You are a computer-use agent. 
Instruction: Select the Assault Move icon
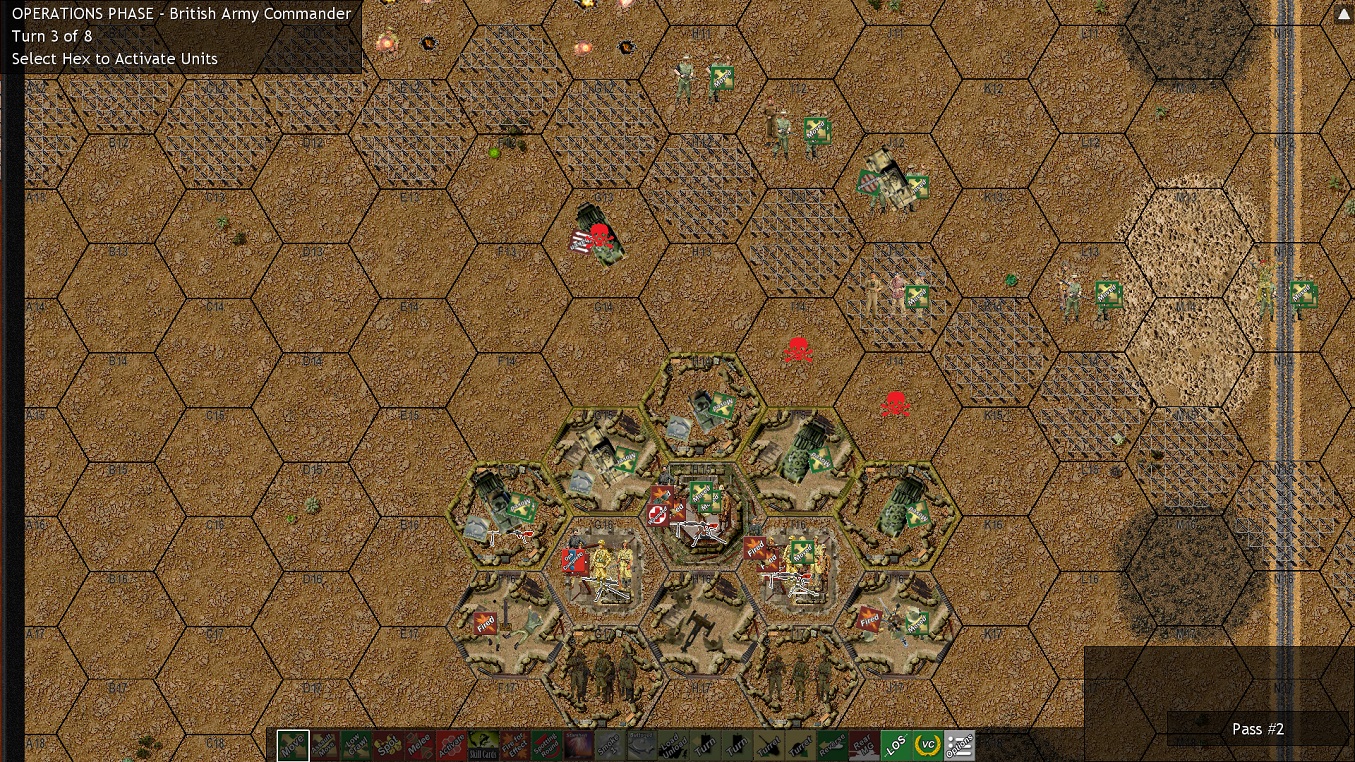click(x=322, y=744)
